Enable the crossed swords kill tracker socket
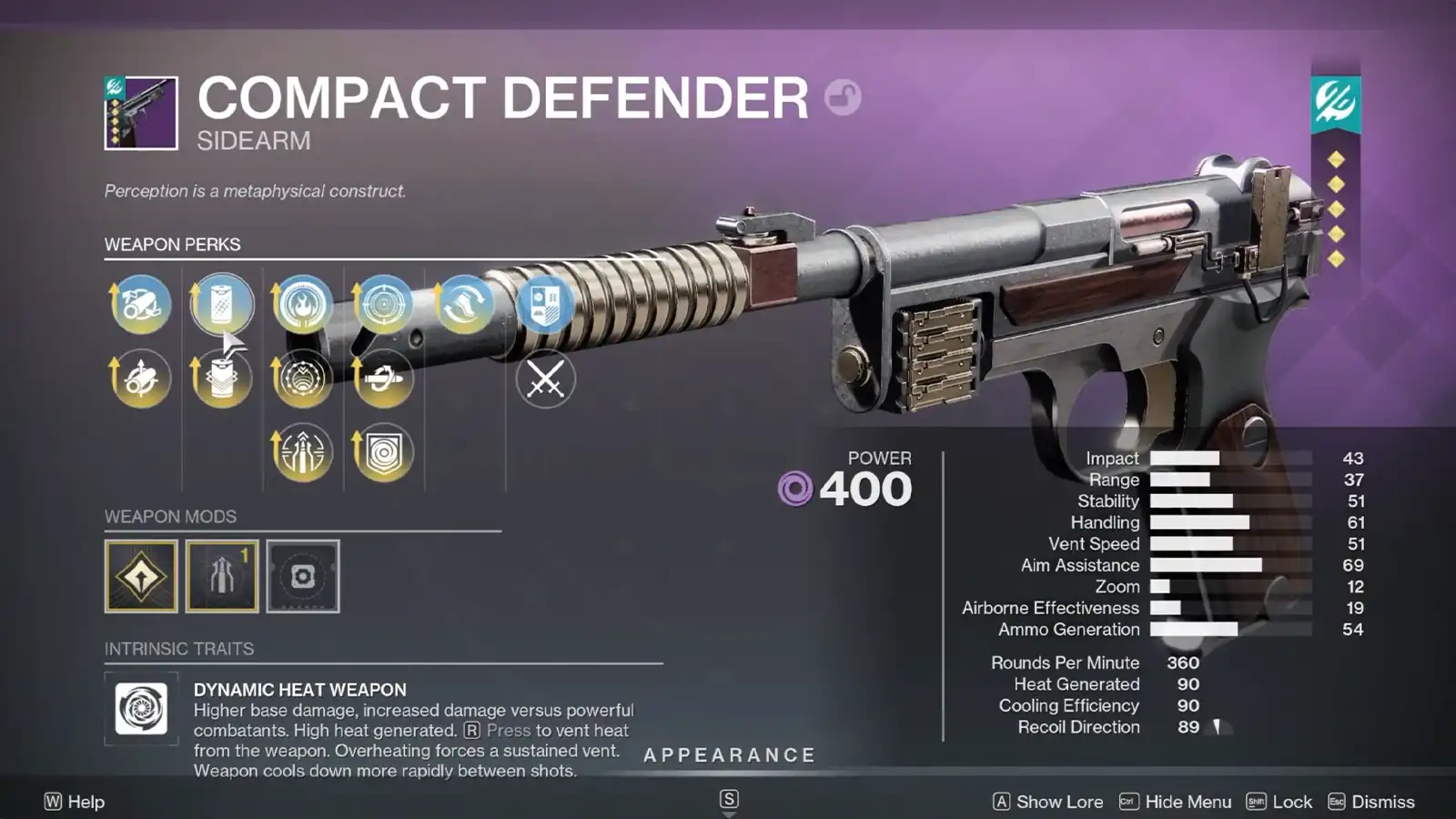This screenshot has width=1456, height=819. pos(544,380)
